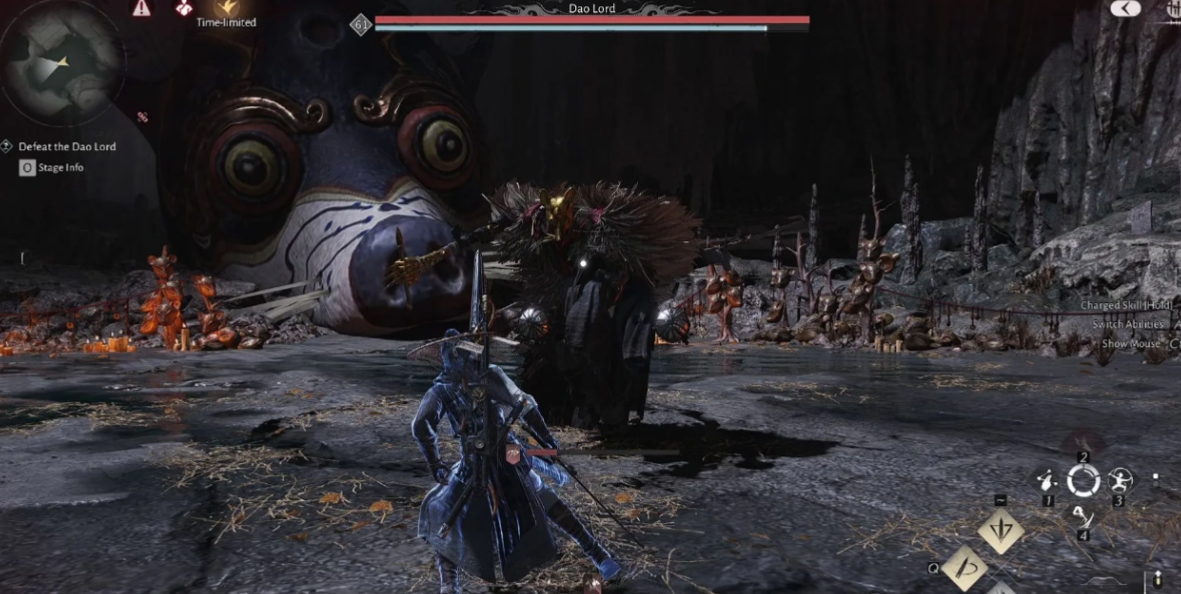Click the red character icon beside the warning
Screen dimensions: 1181x594
(184, 8)
